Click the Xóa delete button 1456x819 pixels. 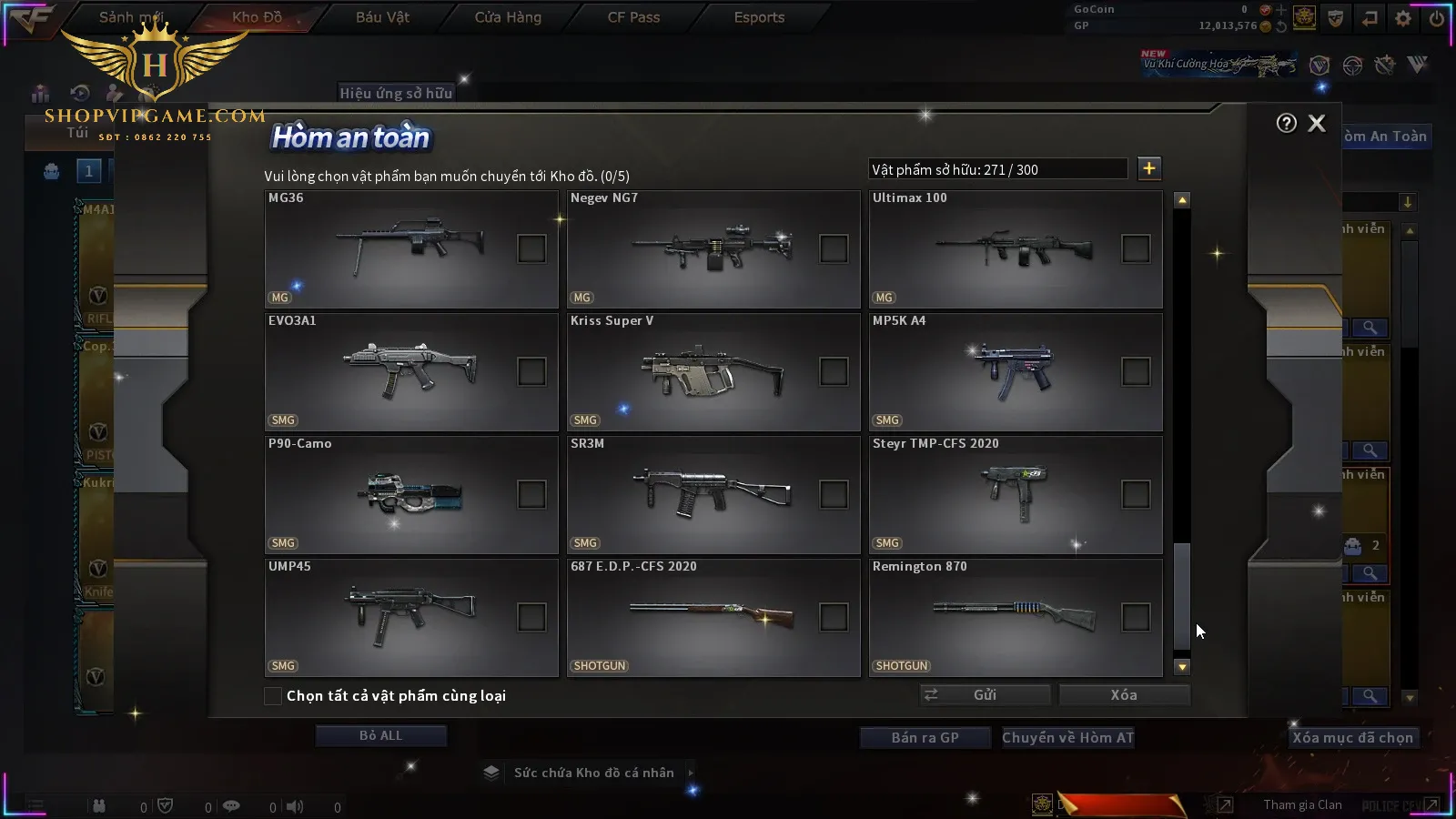pyautogui.click(x=1124, y=695)
